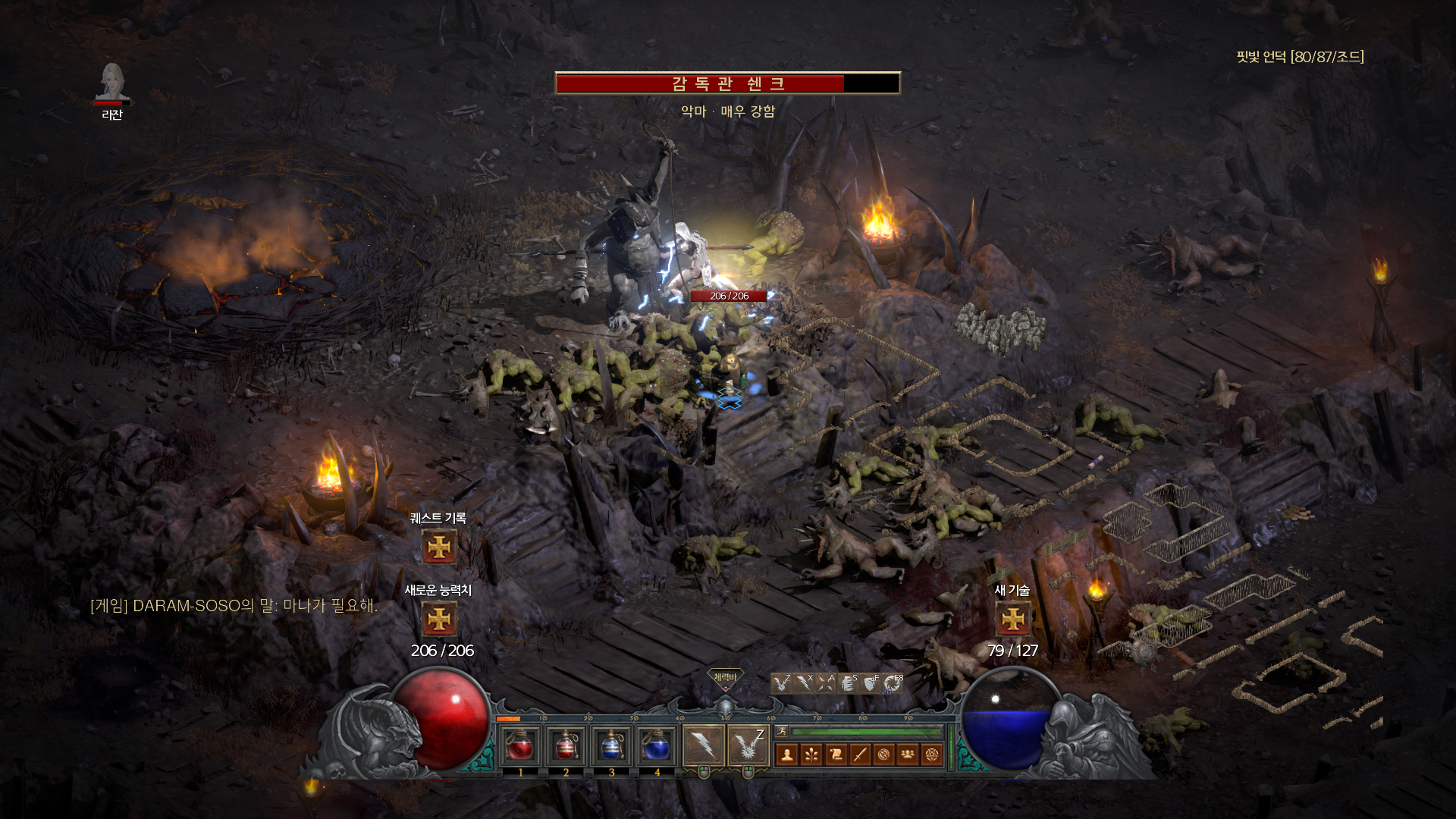Open the skill tree branch icon

tap(811, 755)
